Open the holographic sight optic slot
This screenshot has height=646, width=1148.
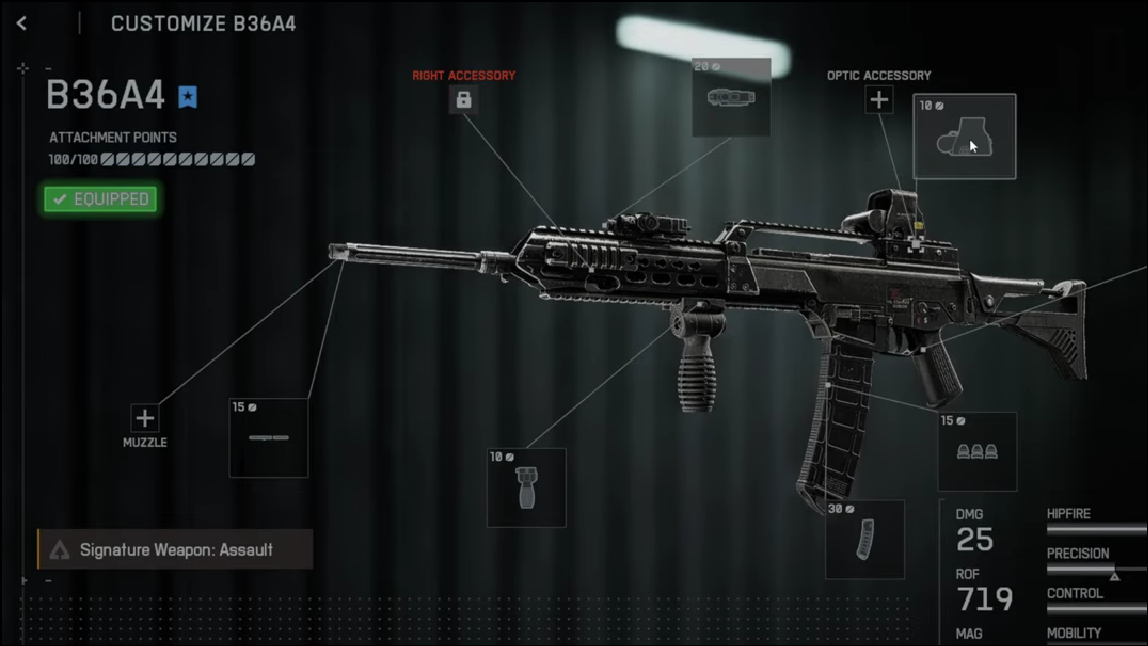(964, 137)
